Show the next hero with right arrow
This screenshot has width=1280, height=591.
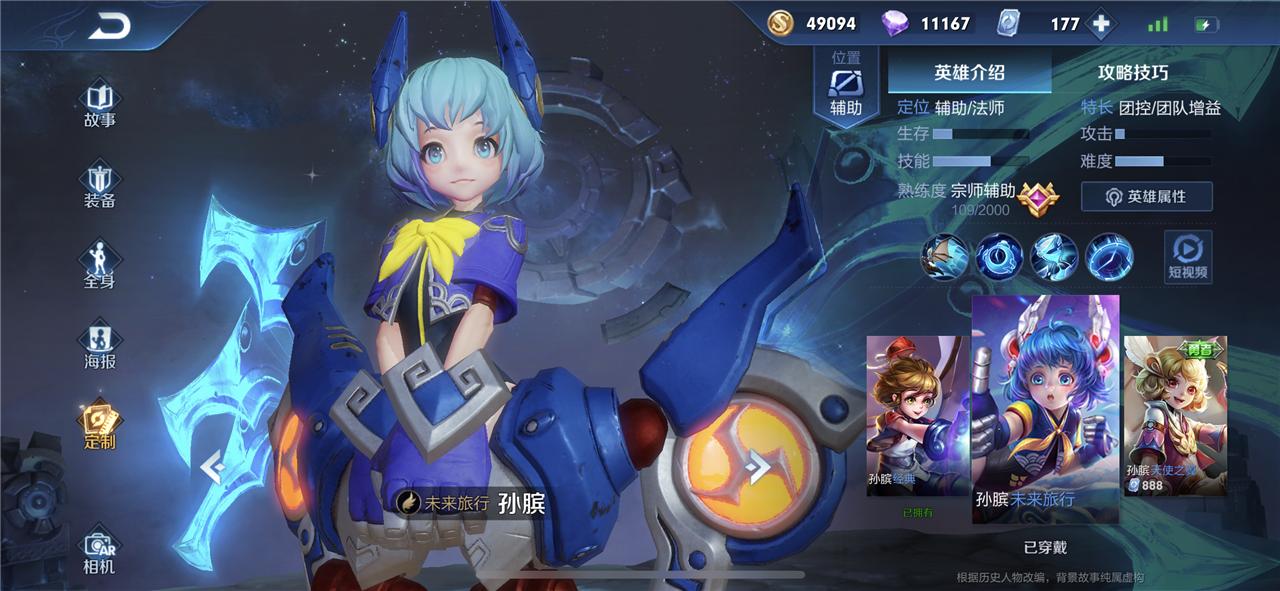click(x=759, y=466)
